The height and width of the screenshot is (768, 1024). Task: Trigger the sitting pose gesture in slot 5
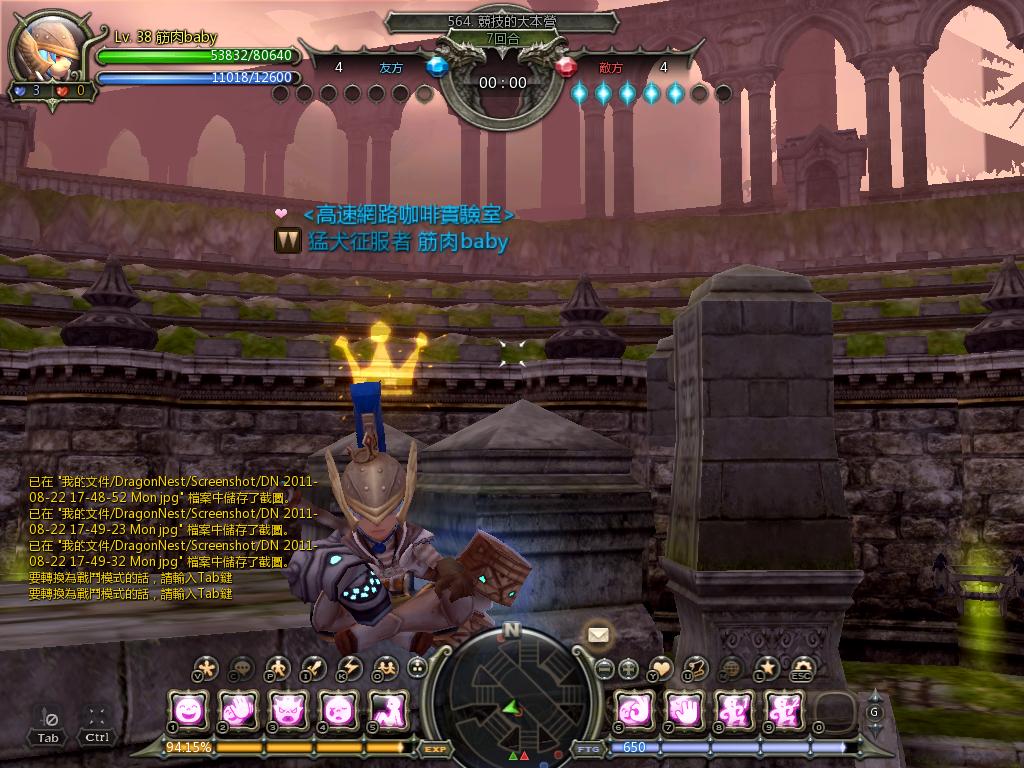387,710
